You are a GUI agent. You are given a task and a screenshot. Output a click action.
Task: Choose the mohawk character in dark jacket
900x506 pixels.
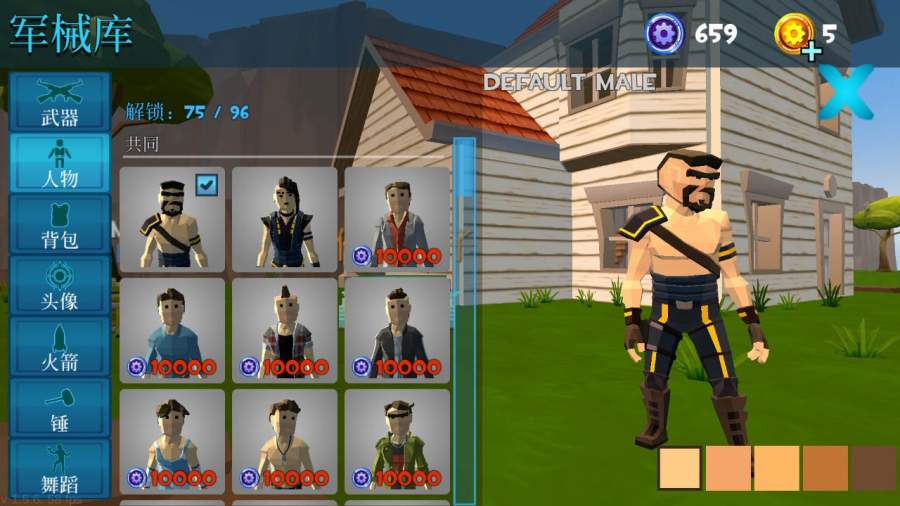tap(396, 330)
